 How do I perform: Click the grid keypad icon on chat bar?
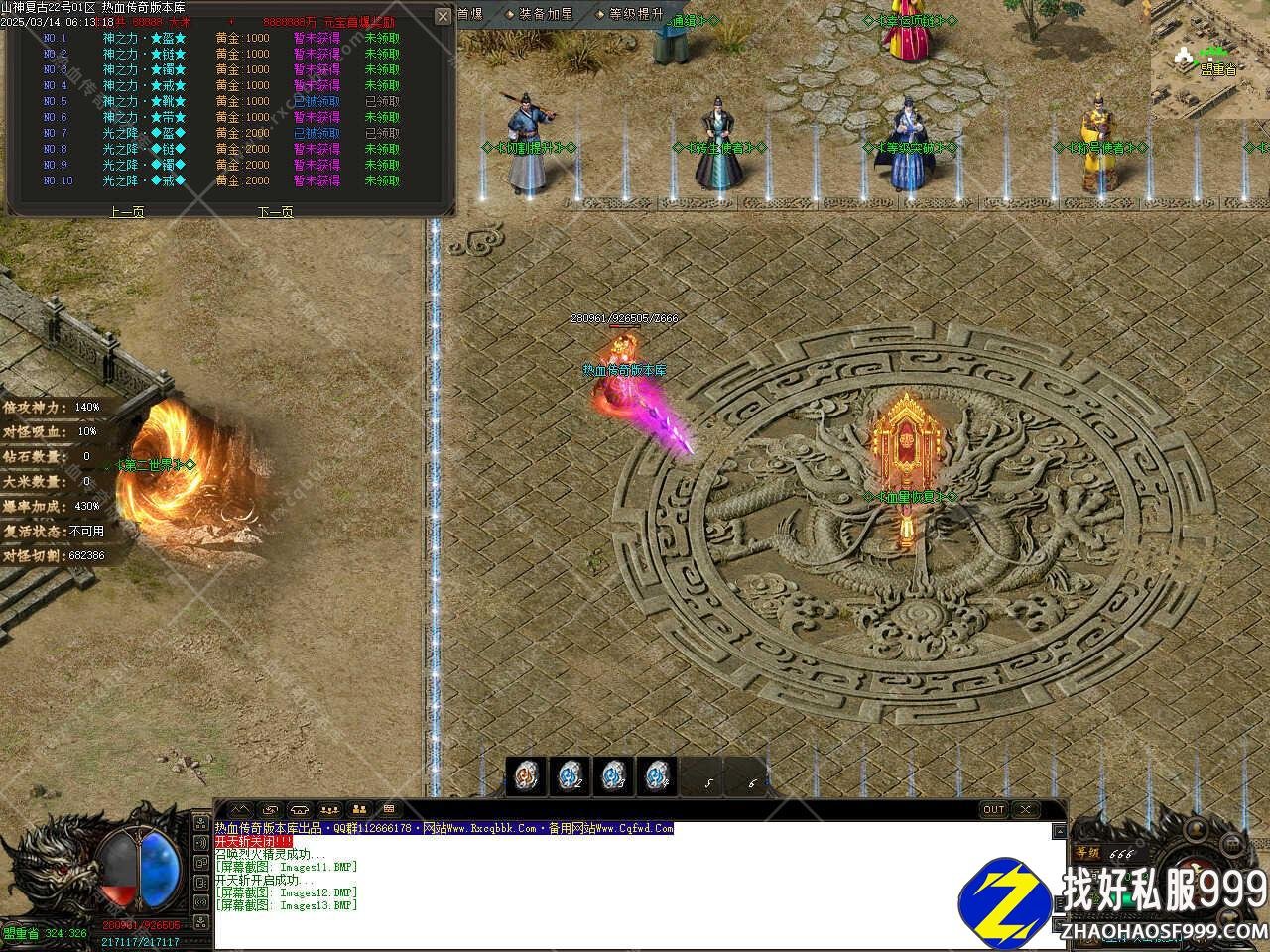pyautogui.click(x=389, y=809)
